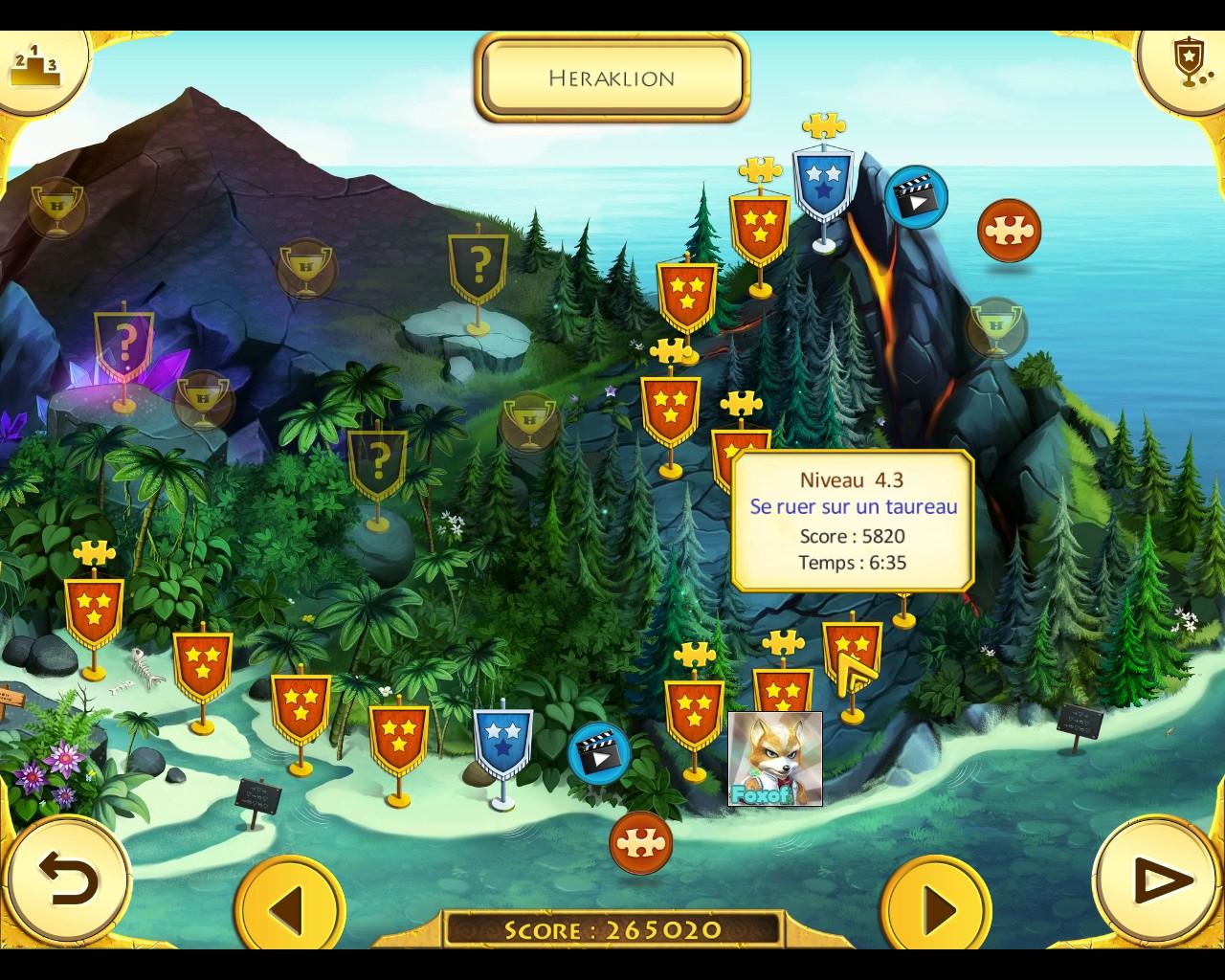This screenshot has width=1225, height=980.
Task: Open the puzzle piece icon over the sea
Action: [x=1009, y=231]
